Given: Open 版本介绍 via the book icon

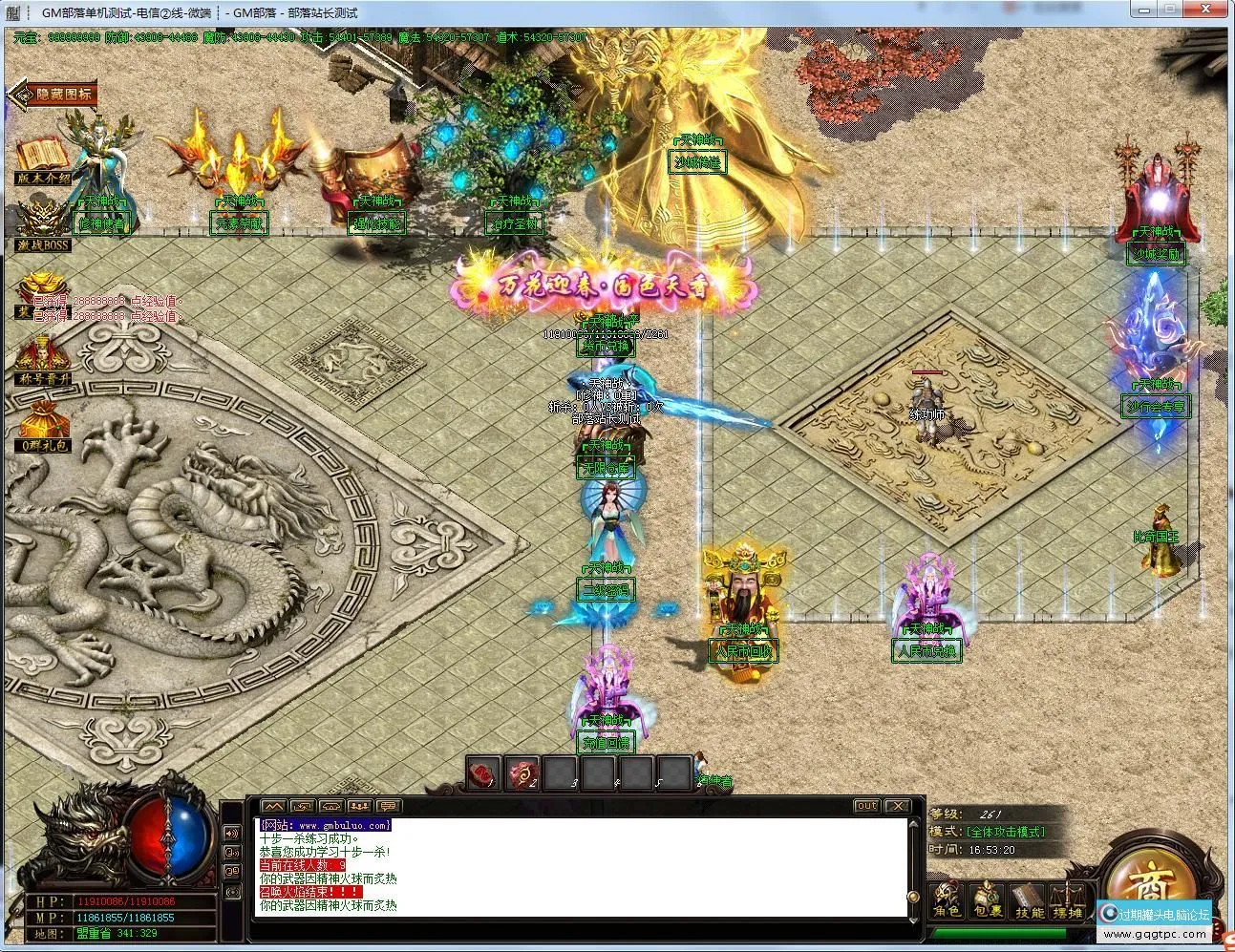Looking at the screenshot, I should click(42, 153).
